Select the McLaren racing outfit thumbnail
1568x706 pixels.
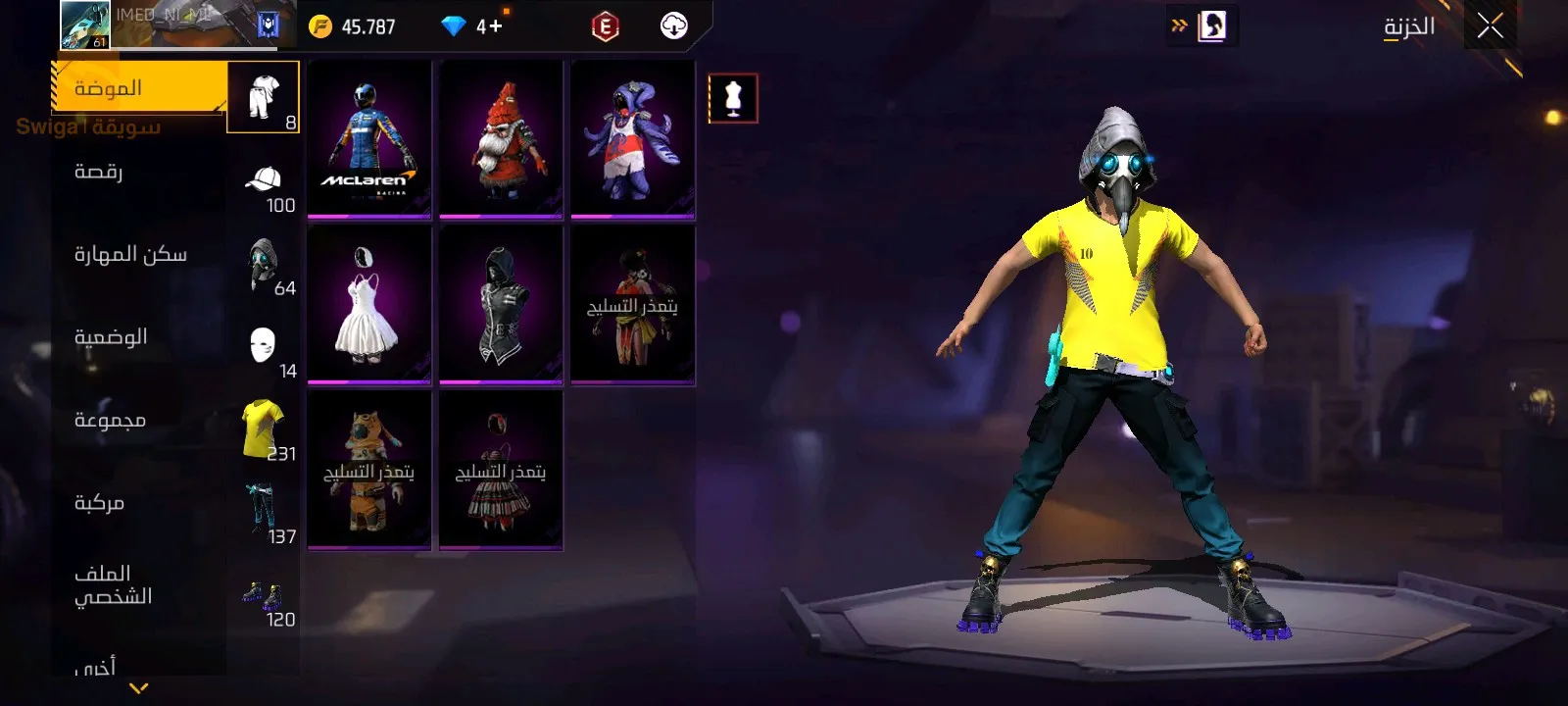coord(369,137)
